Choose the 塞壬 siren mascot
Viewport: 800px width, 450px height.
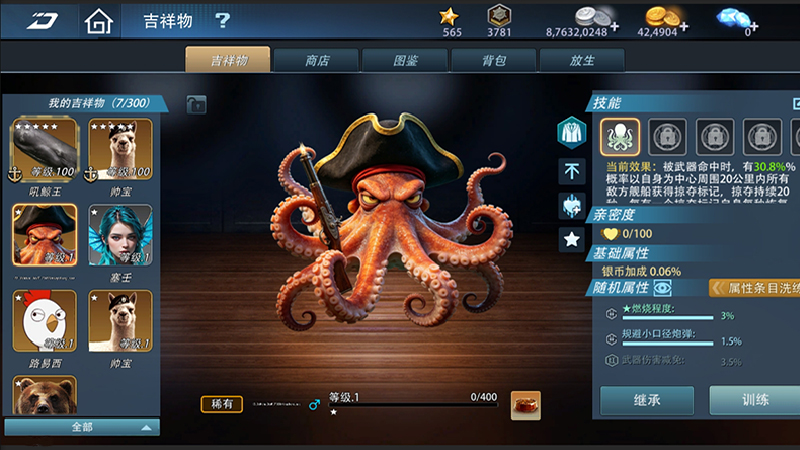point(121,236)
